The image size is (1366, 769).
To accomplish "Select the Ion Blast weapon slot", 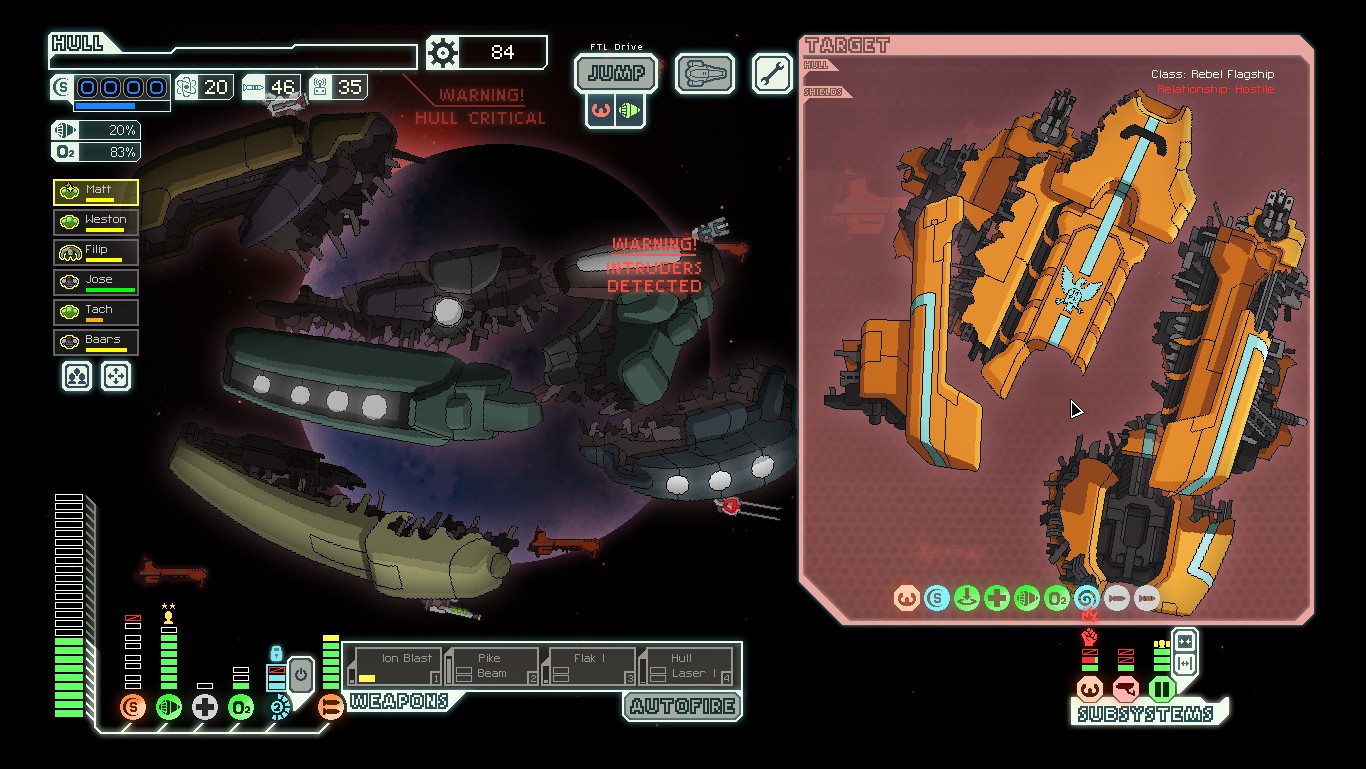I will (x=397, y=666).
